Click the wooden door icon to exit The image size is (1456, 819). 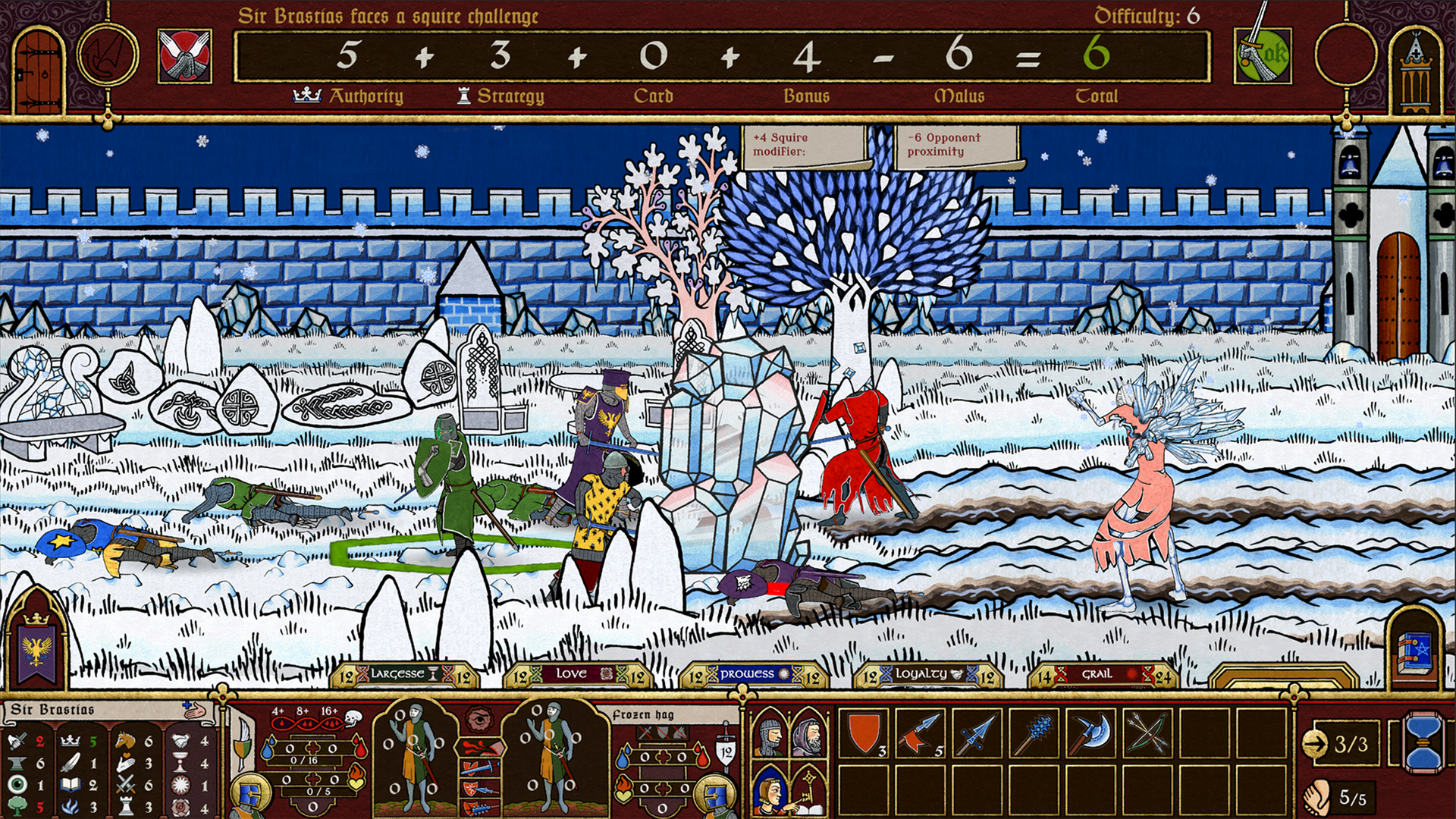pyautogui.click(x=38, y=70)
